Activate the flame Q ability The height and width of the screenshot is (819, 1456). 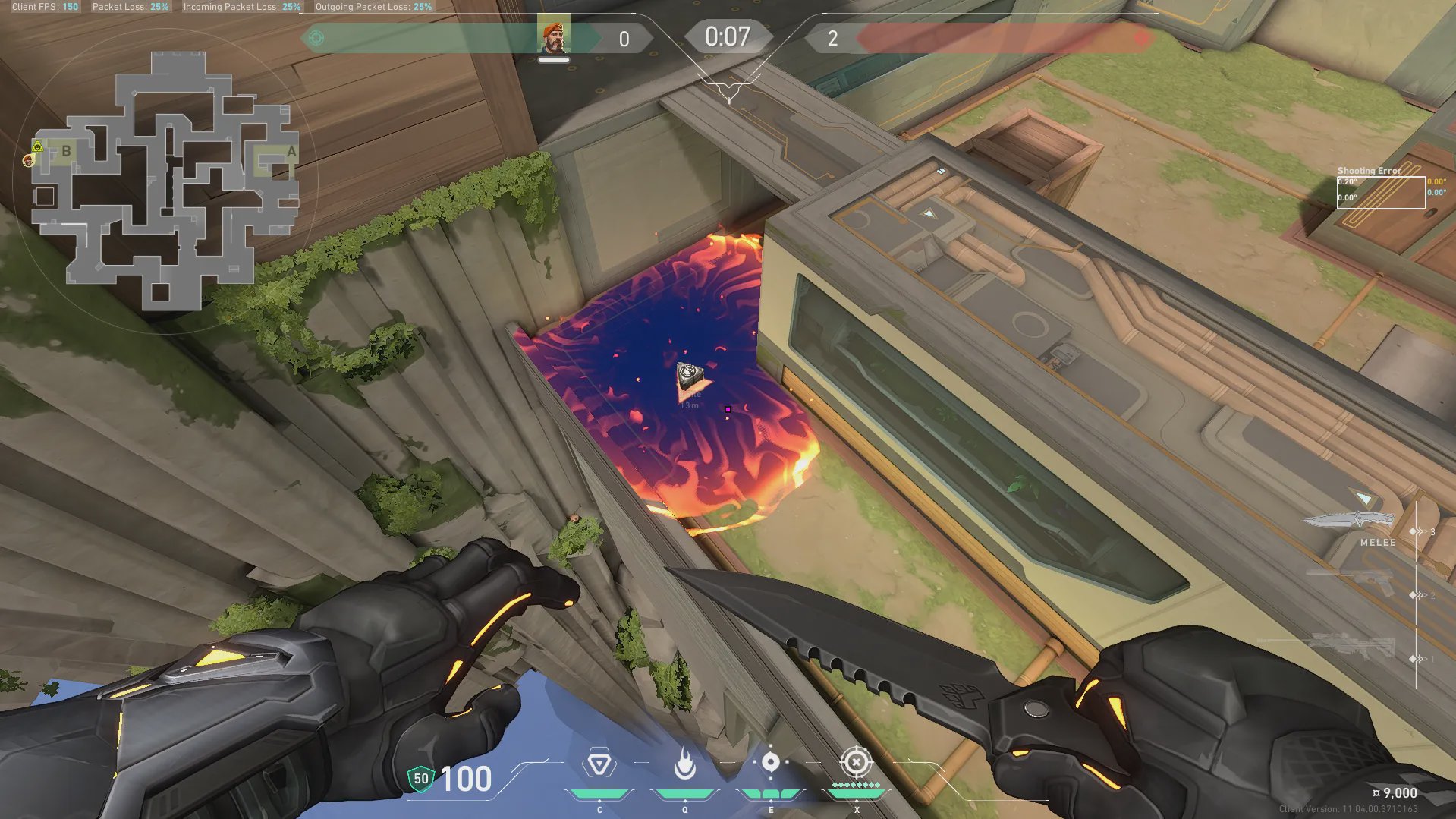point(685,764)
